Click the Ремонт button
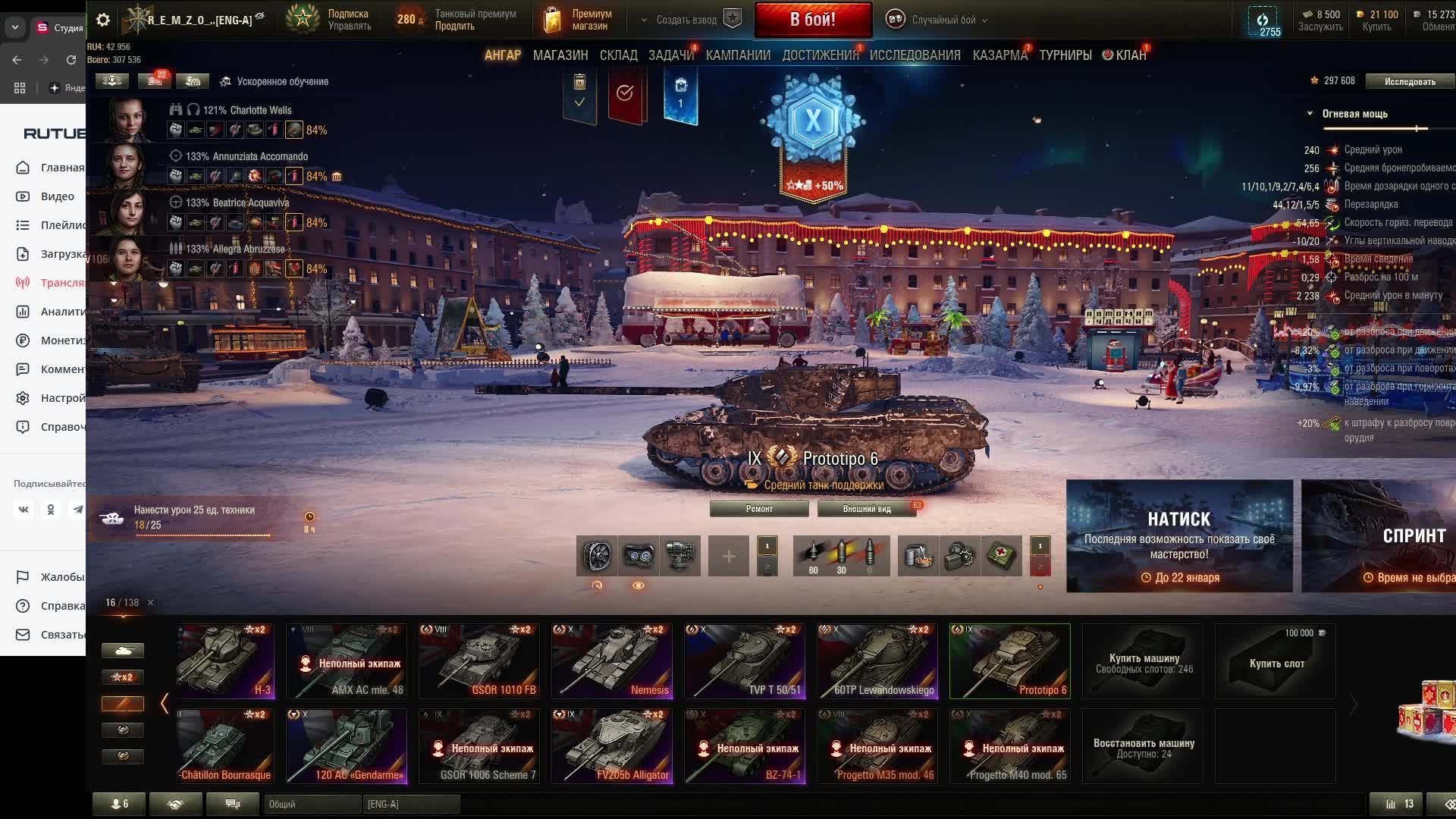The width and height of the screenshot is (1456, 819). click(759, 509)
